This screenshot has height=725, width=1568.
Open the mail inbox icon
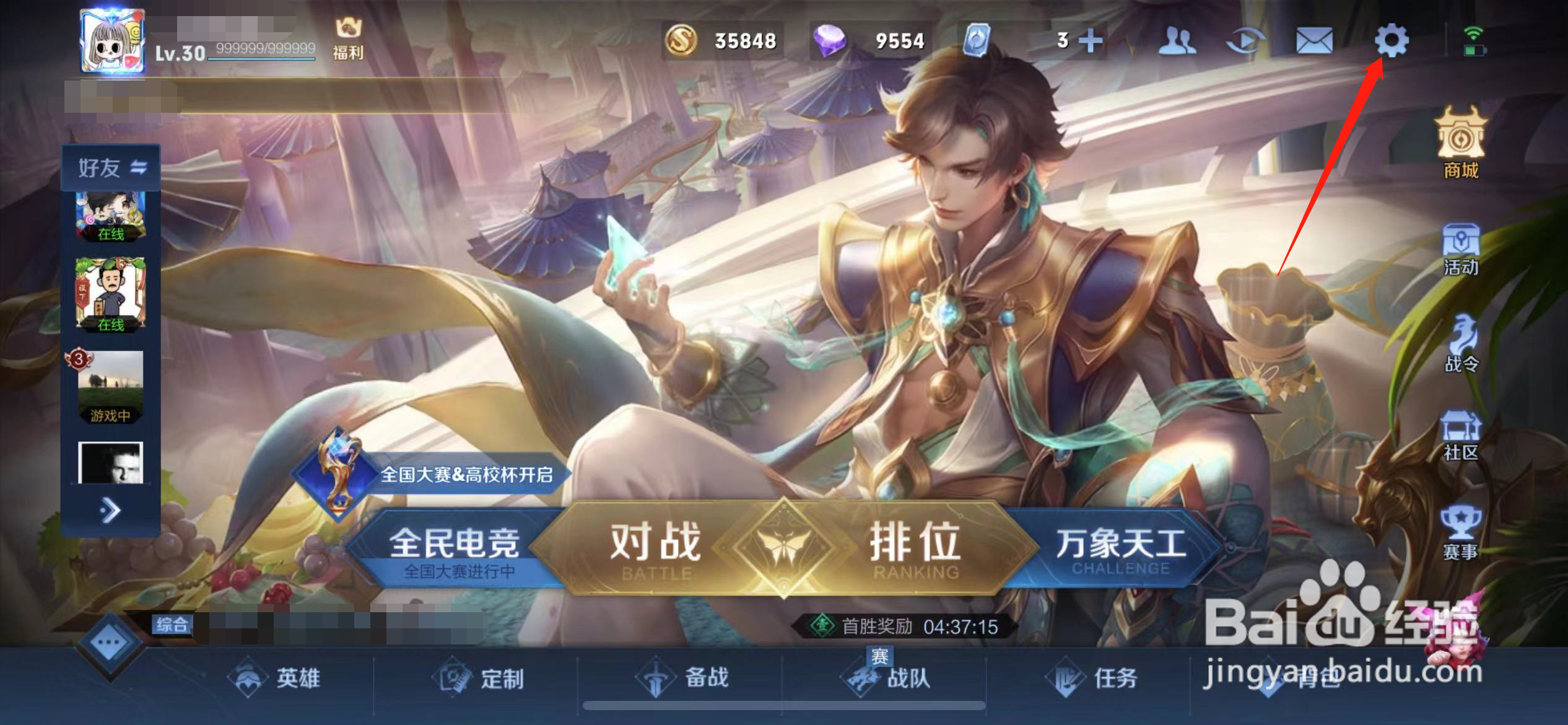coord(1315,40)
